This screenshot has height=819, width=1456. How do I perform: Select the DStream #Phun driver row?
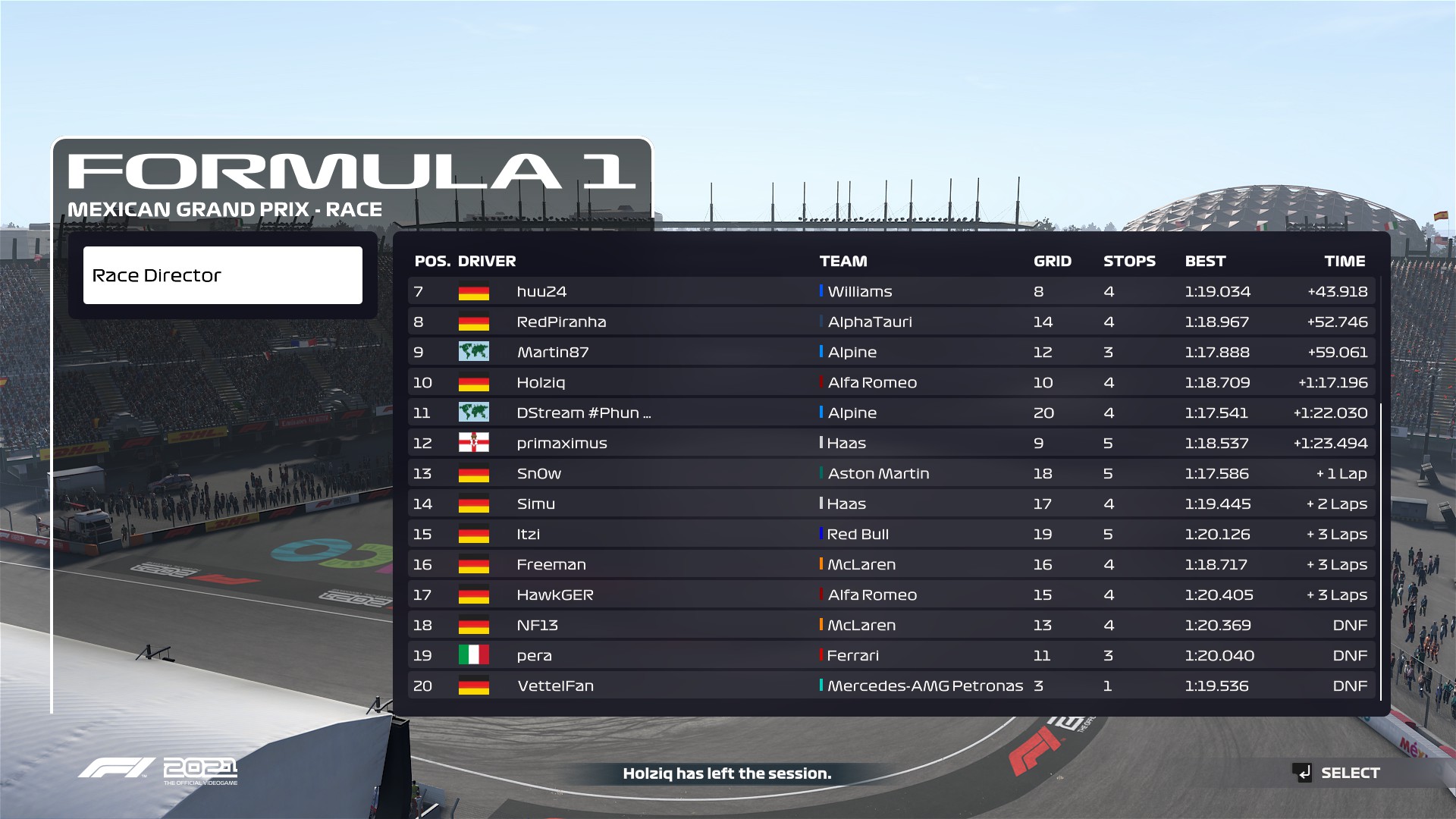[891, 413]
